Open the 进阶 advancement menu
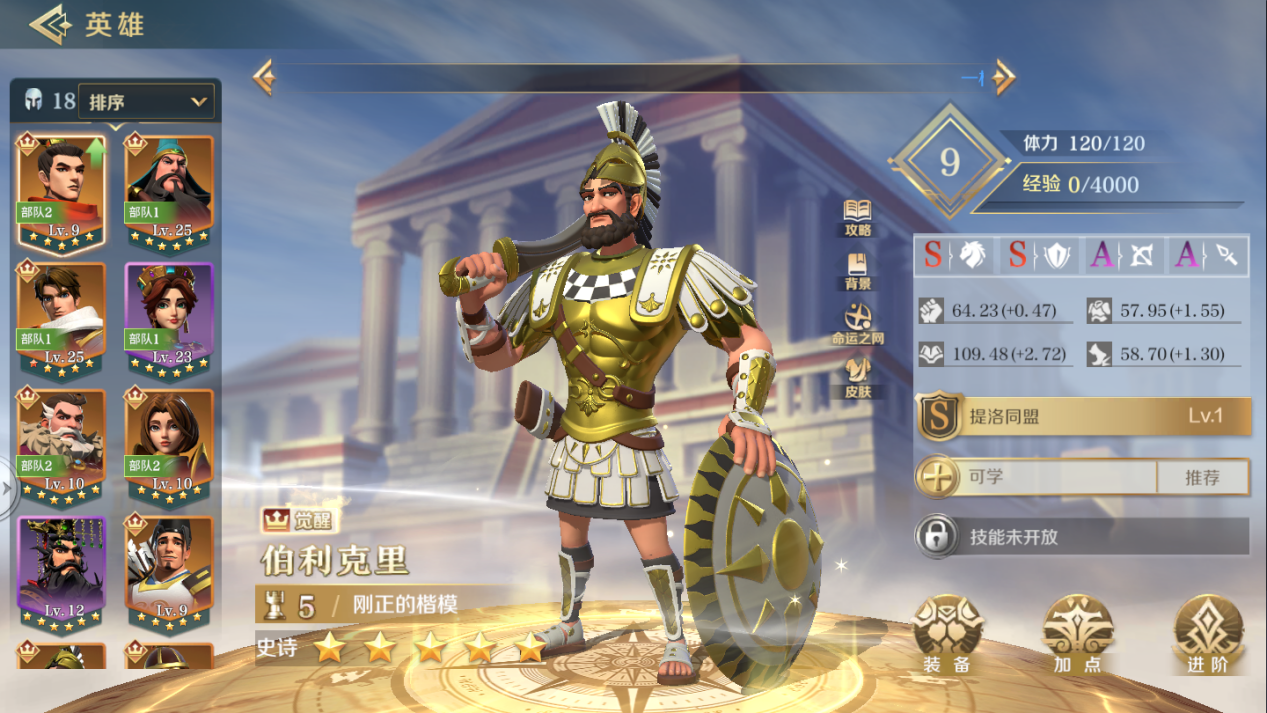This screenshot has height=713, width=1267. pos(1207,632)
